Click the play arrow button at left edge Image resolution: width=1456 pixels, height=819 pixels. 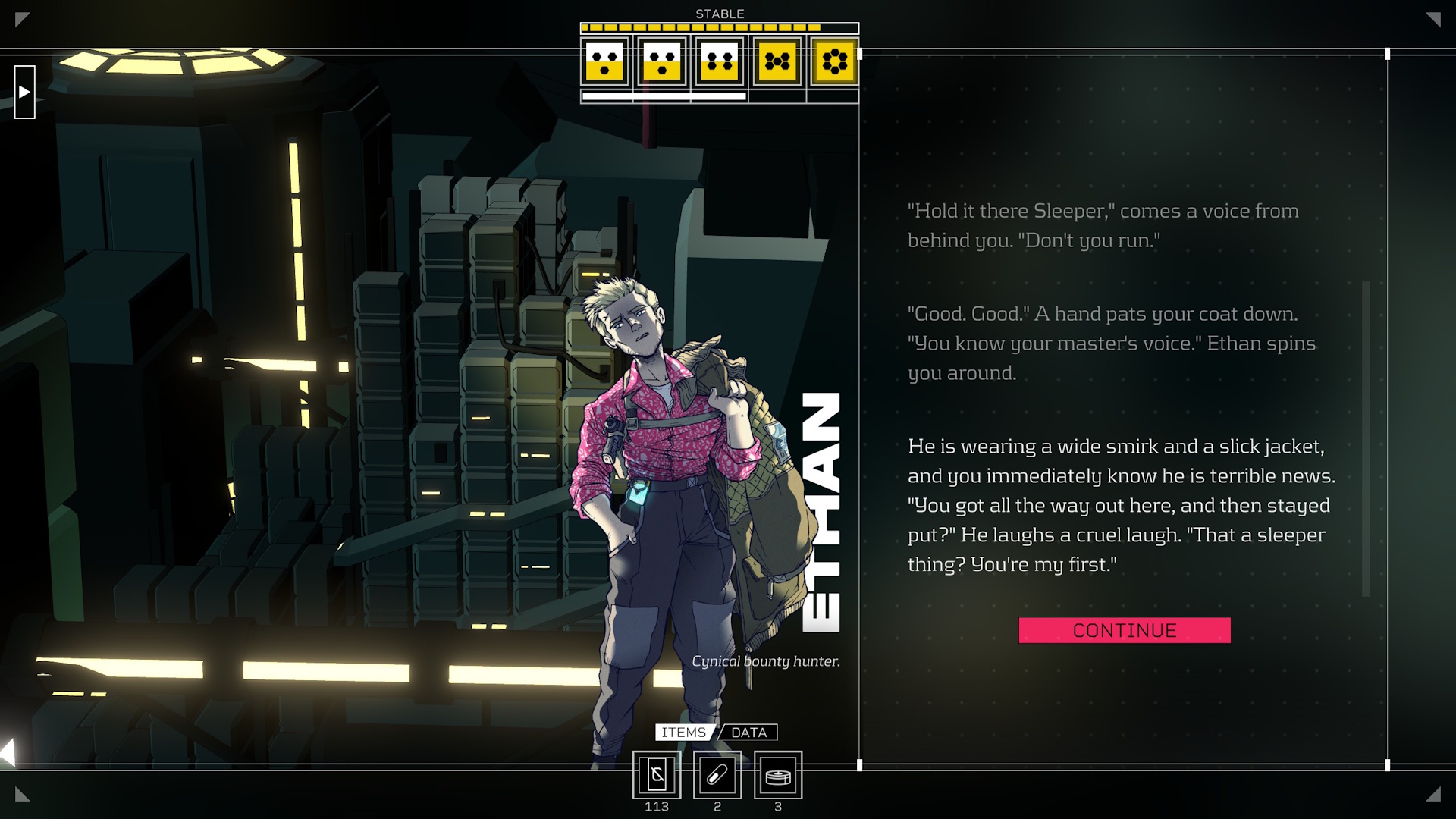(x=24, y=92)
